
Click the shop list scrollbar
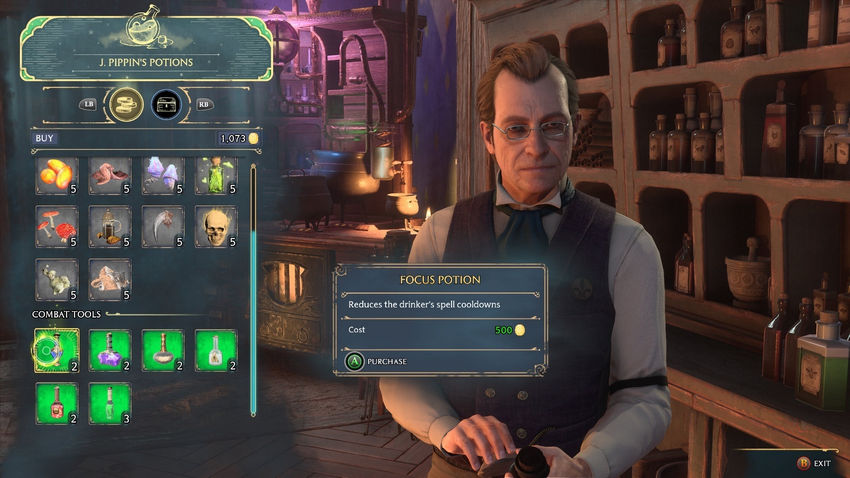click(253, 290)
